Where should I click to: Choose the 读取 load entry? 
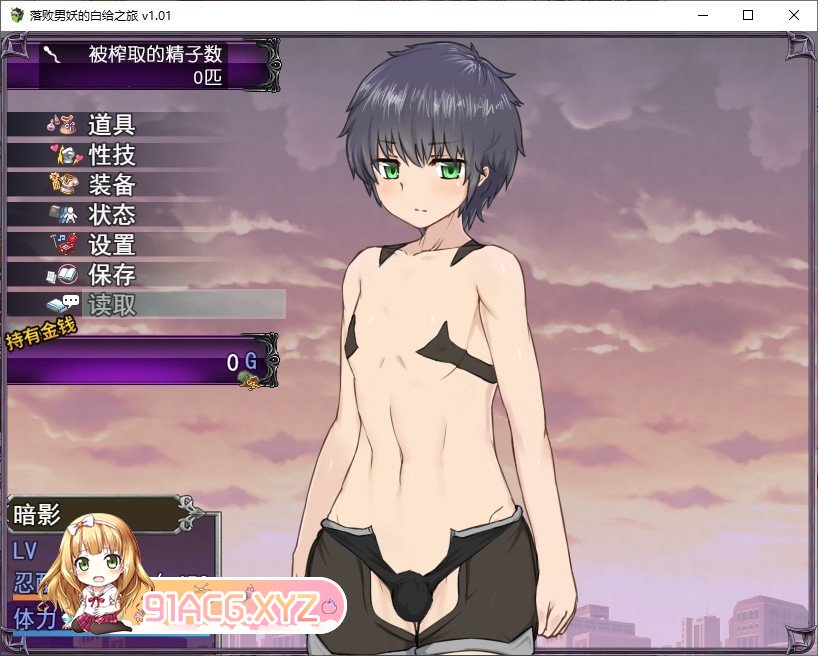click(x=110, y=305)
